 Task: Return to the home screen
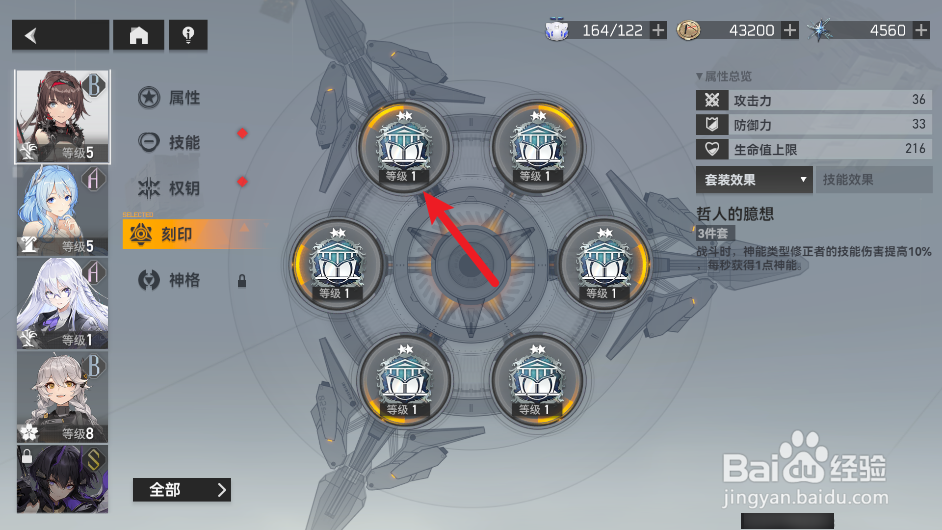139,35
